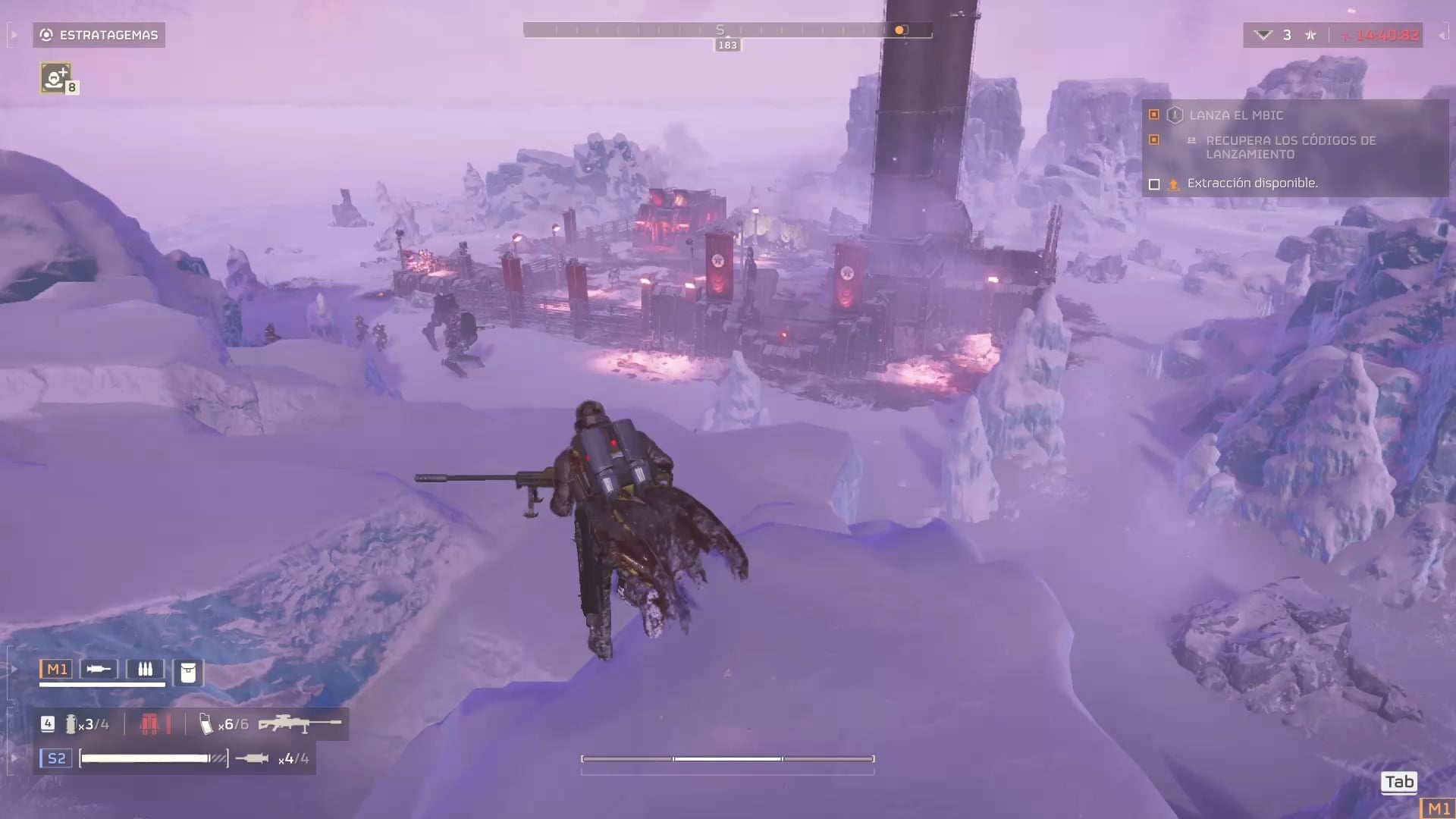
Task: Select the backpack slot icon
Action: pos(188,672)
